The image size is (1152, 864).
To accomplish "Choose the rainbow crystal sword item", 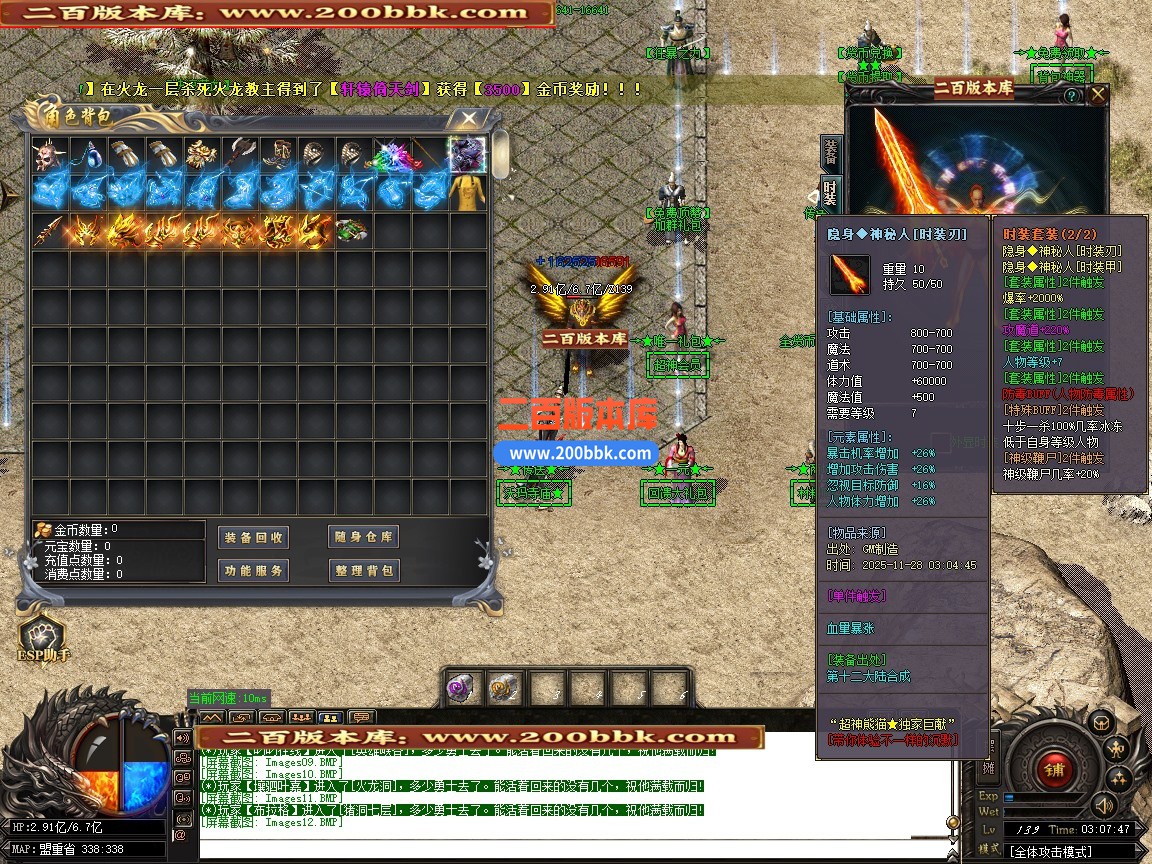I will tap(391, 155).
